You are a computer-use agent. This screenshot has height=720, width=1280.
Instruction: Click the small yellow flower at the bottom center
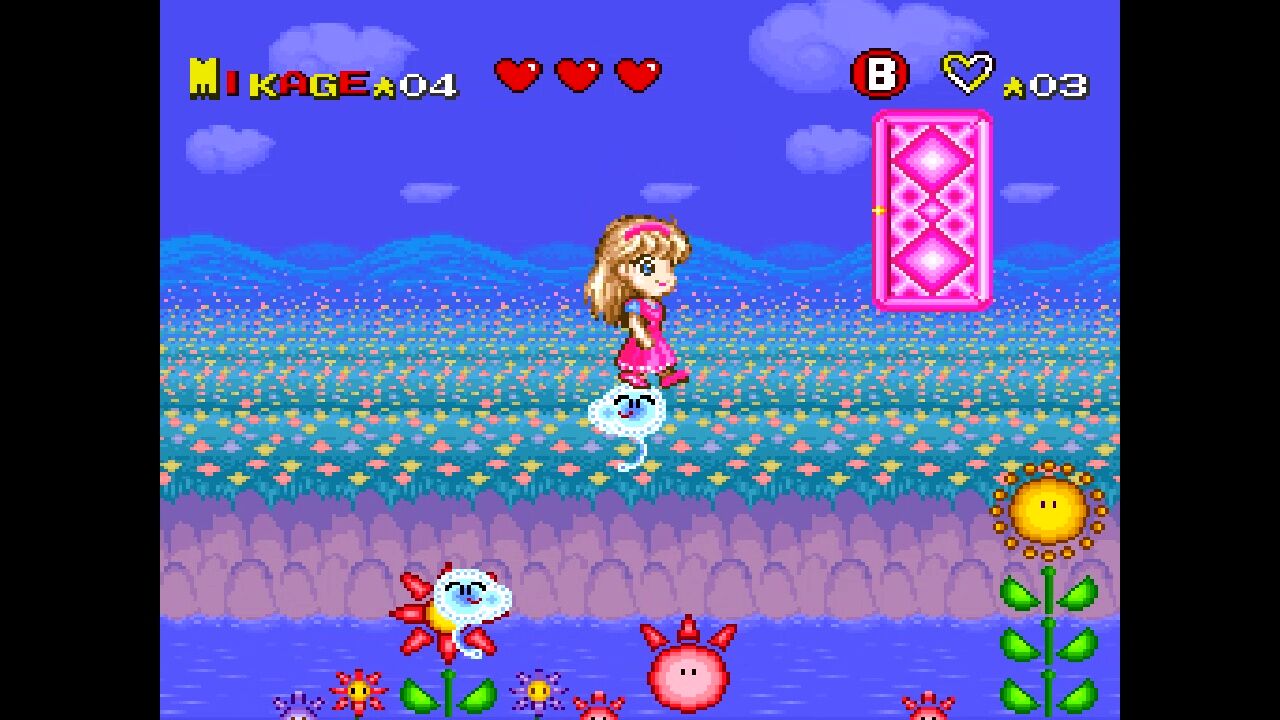coord(540,692)
